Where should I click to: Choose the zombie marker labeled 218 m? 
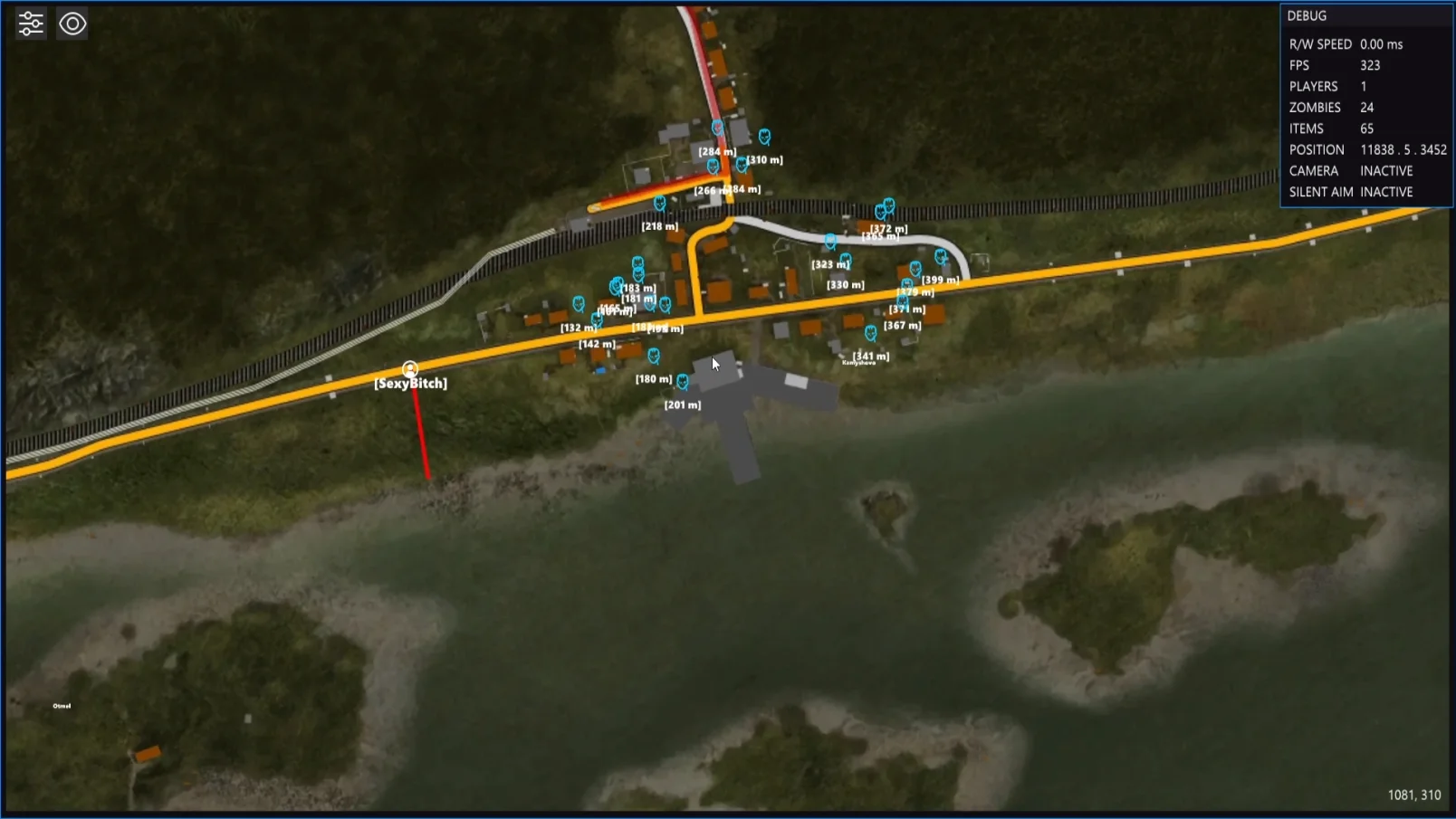tap(659, 204)
